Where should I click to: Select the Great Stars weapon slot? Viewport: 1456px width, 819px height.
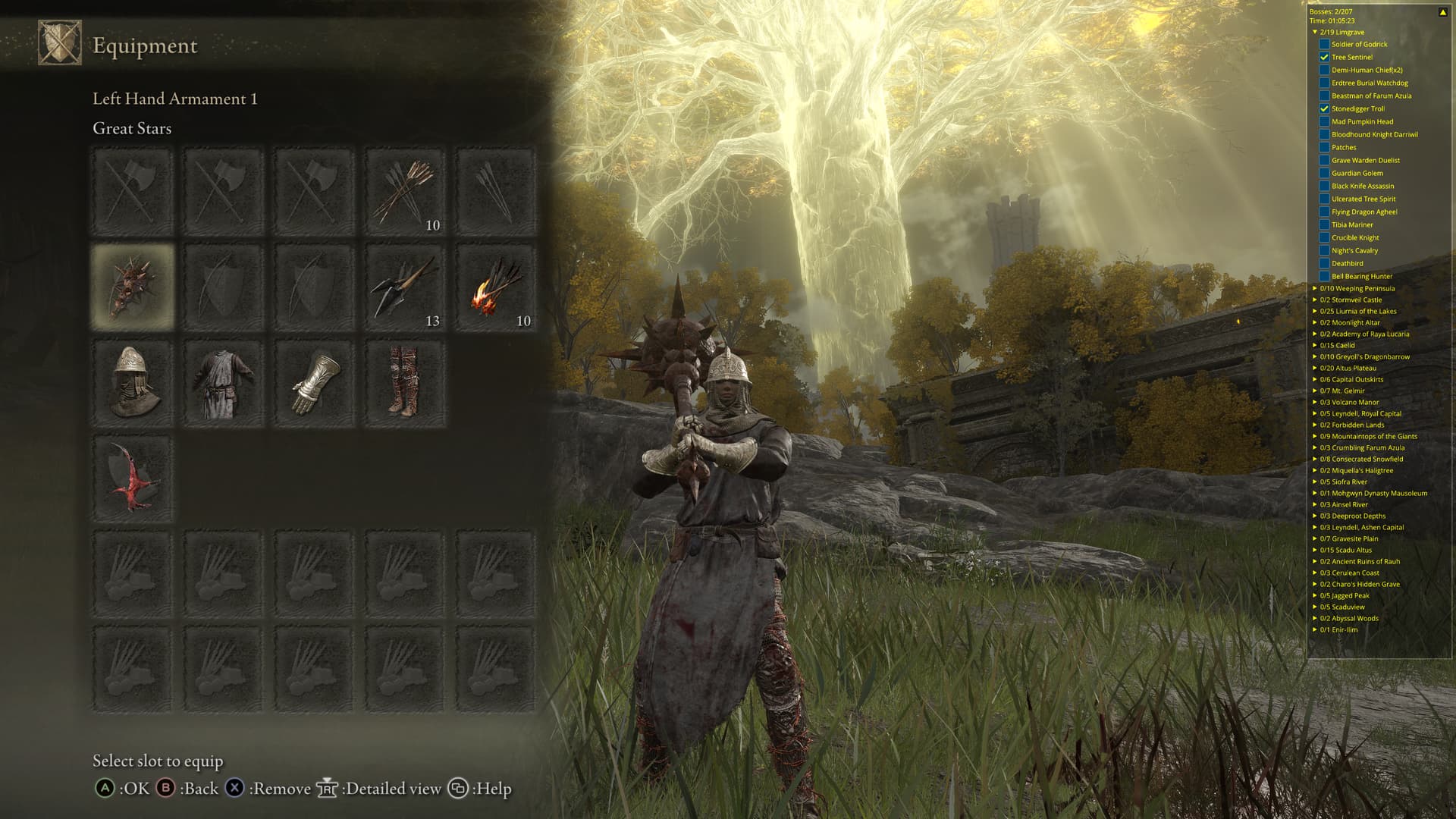tap(133, 287)
